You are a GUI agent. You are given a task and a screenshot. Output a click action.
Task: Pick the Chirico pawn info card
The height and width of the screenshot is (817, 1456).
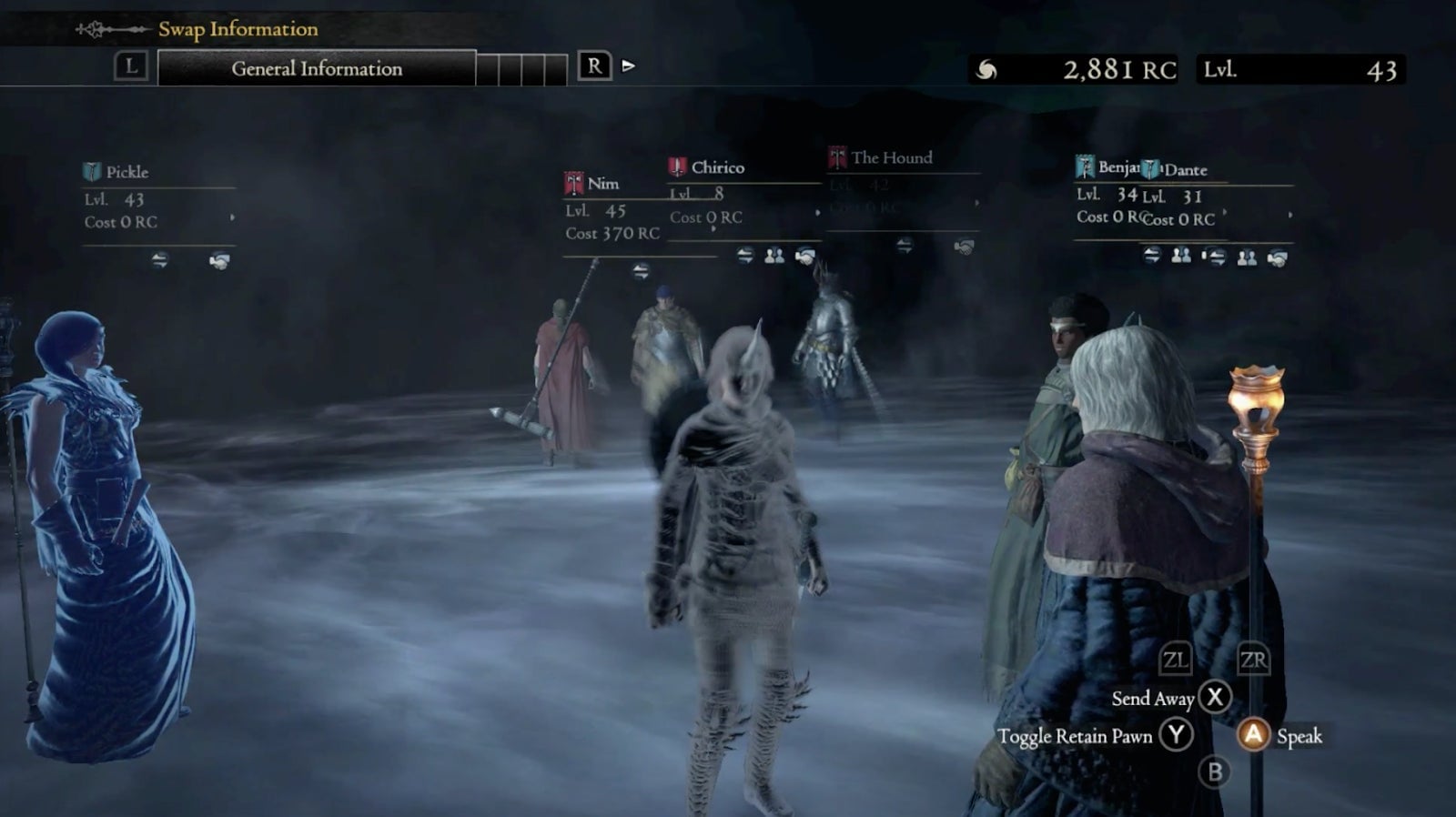pyautogui.click(x=743, y=192)
